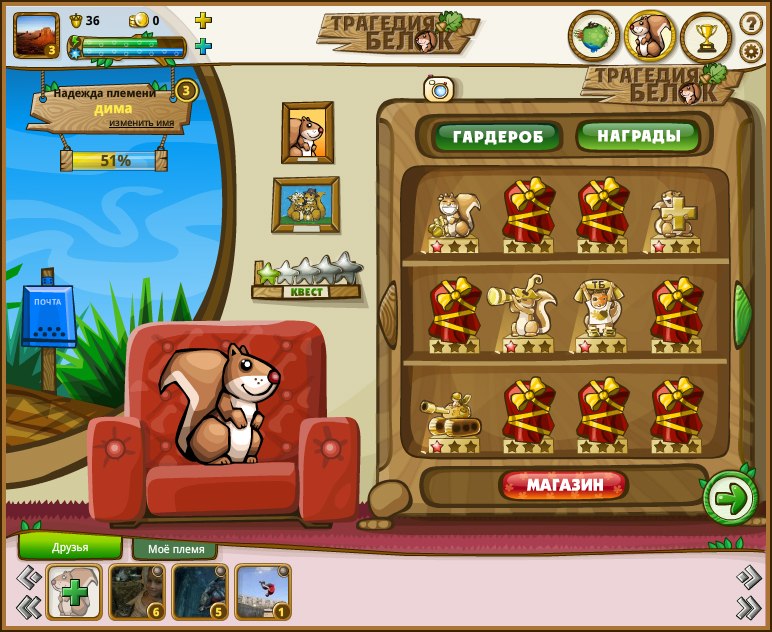
Task: Select the Друзья friends tab
Action: [70, 547]
